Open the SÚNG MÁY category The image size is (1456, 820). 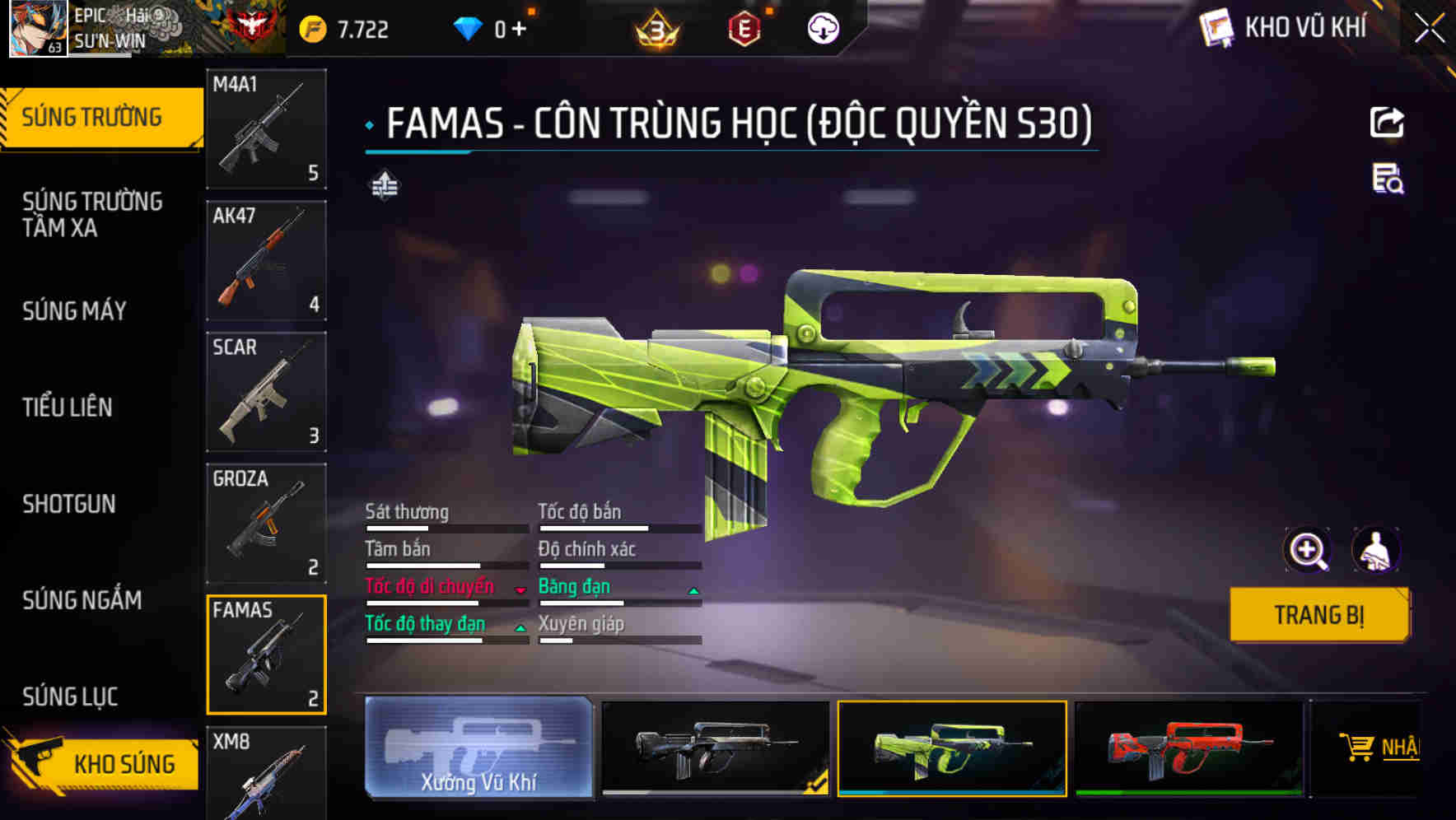tap(74, 311)
